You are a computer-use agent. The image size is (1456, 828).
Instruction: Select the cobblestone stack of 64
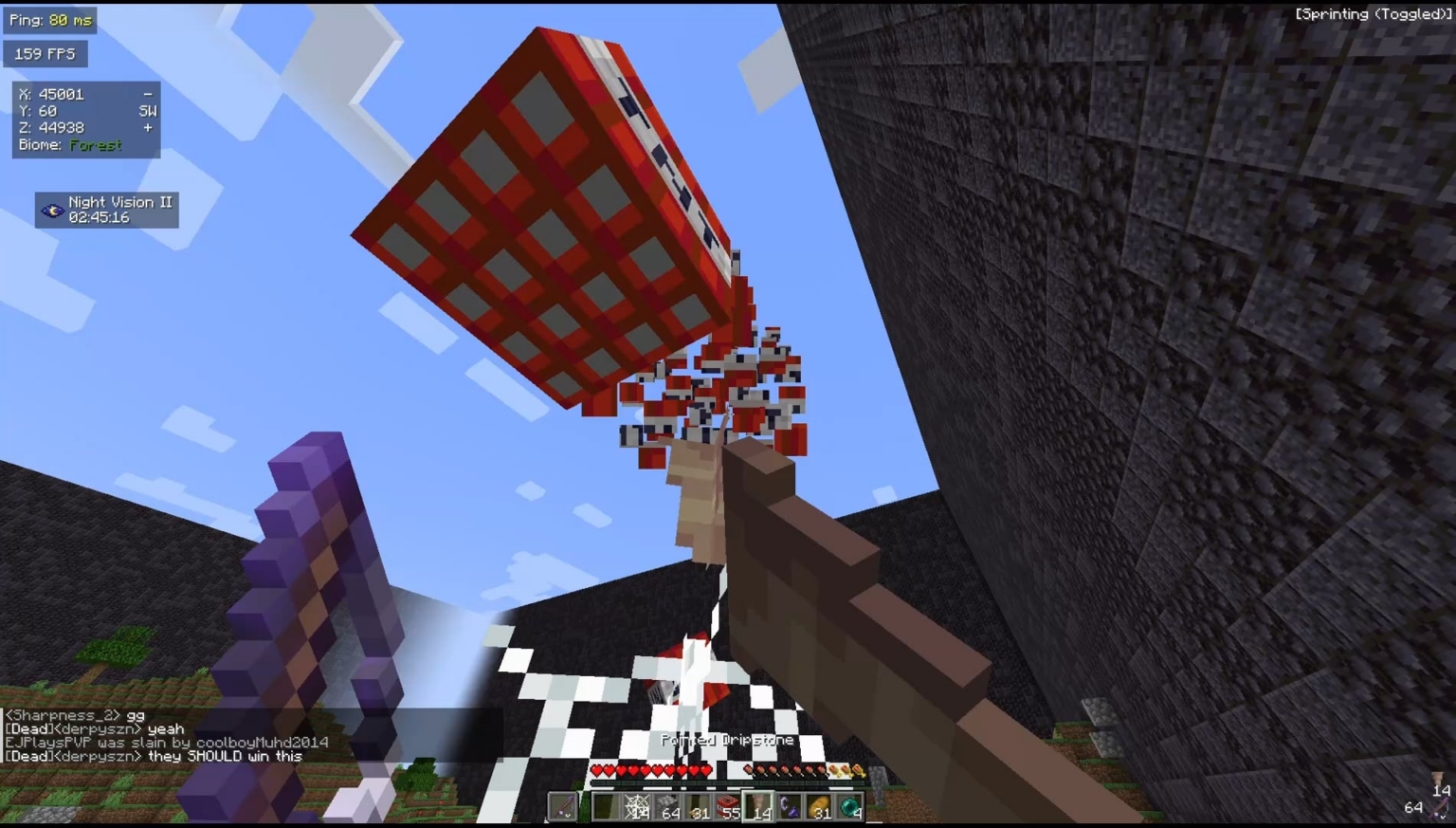669,808
